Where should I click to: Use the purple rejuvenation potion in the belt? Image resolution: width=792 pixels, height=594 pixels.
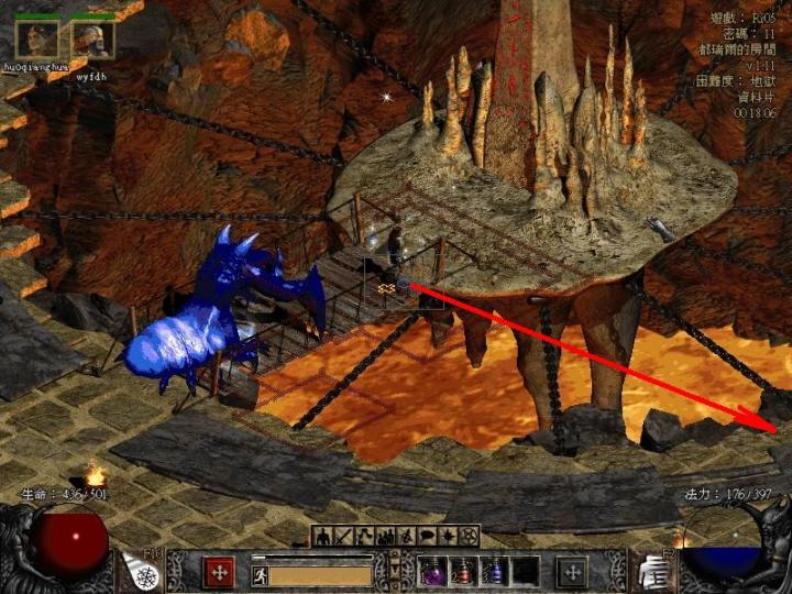tap(433, 572)
